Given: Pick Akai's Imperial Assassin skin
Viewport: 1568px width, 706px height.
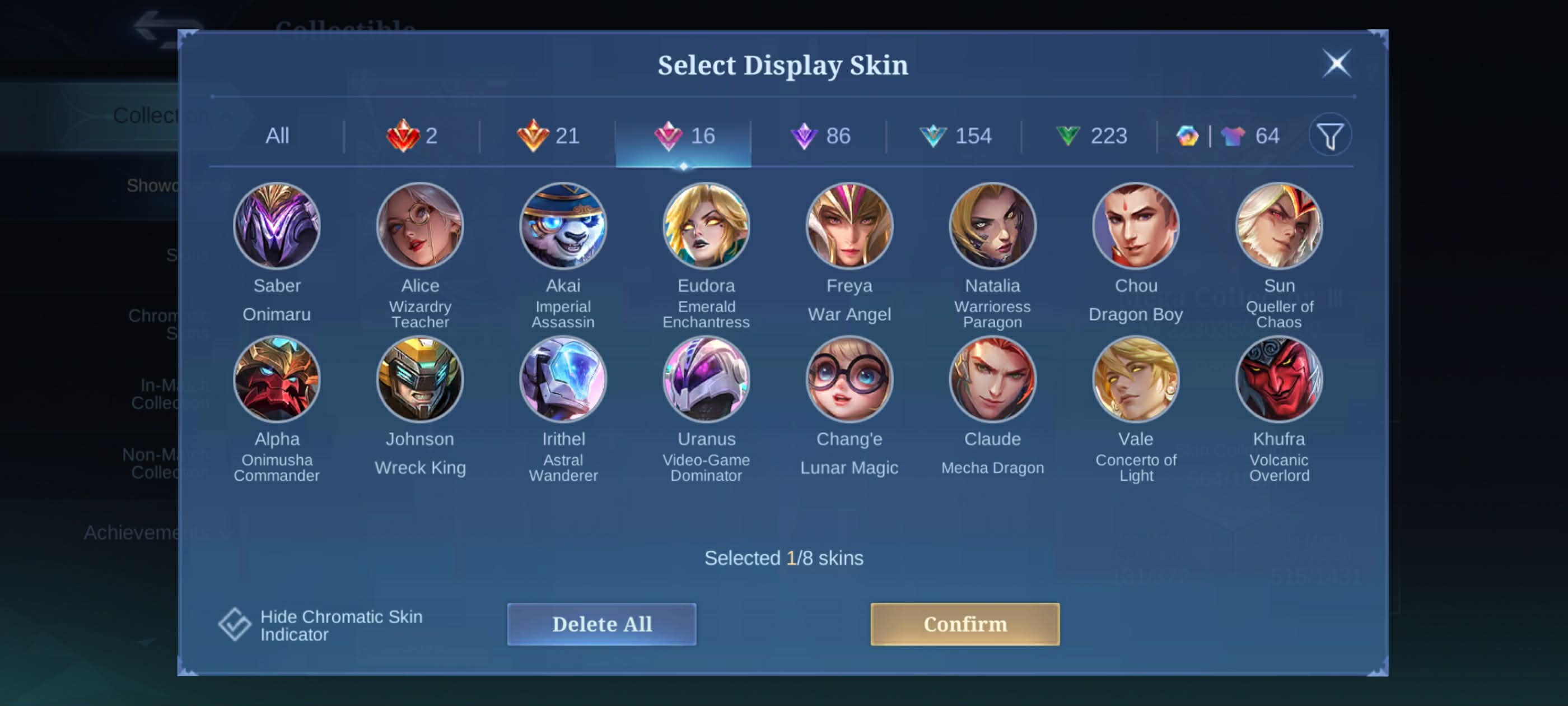Looking at the screenshot, I should 563,226.
